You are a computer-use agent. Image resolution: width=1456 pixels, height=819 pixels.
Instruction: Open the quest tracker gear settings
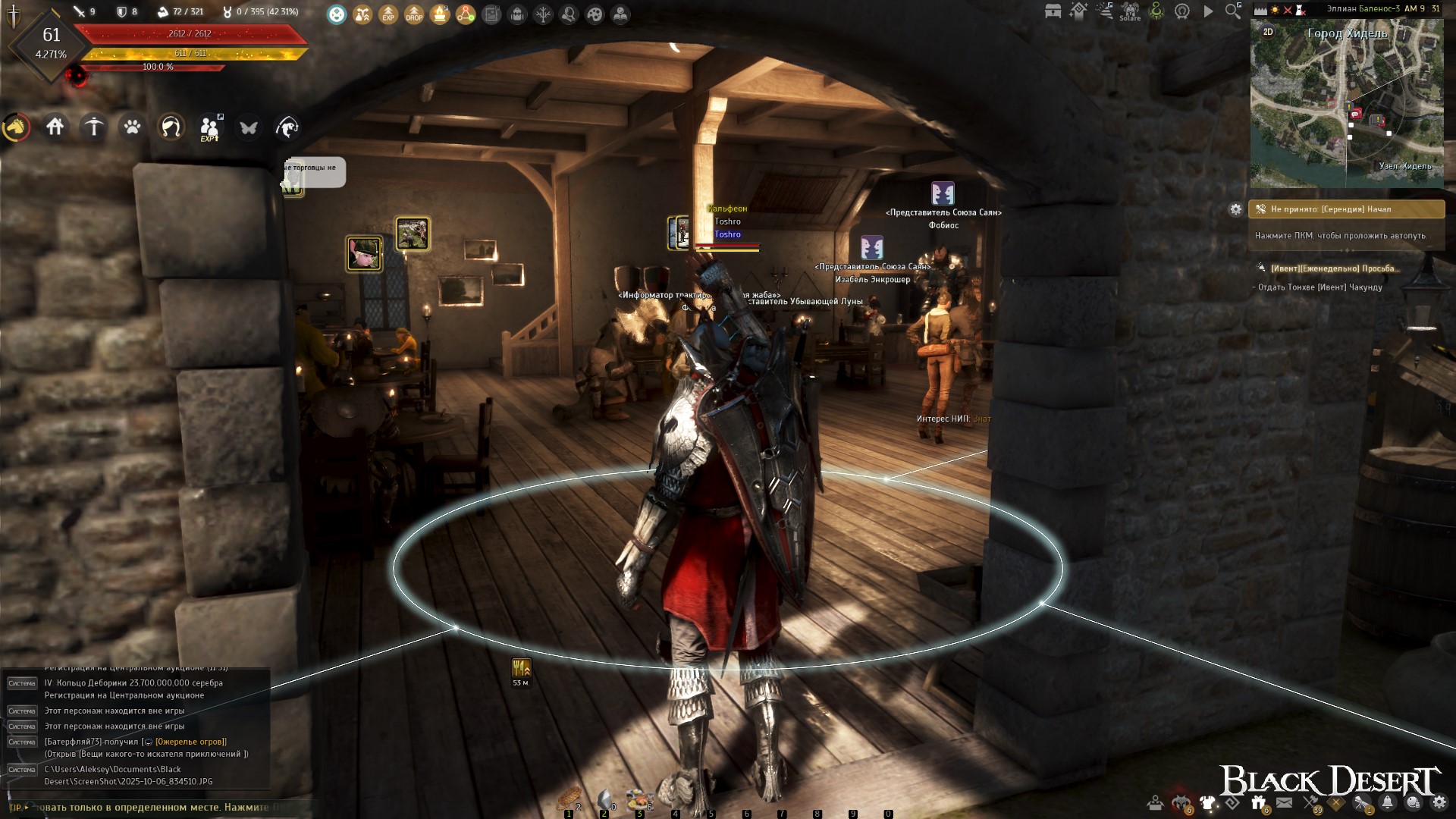[1235, 209]
